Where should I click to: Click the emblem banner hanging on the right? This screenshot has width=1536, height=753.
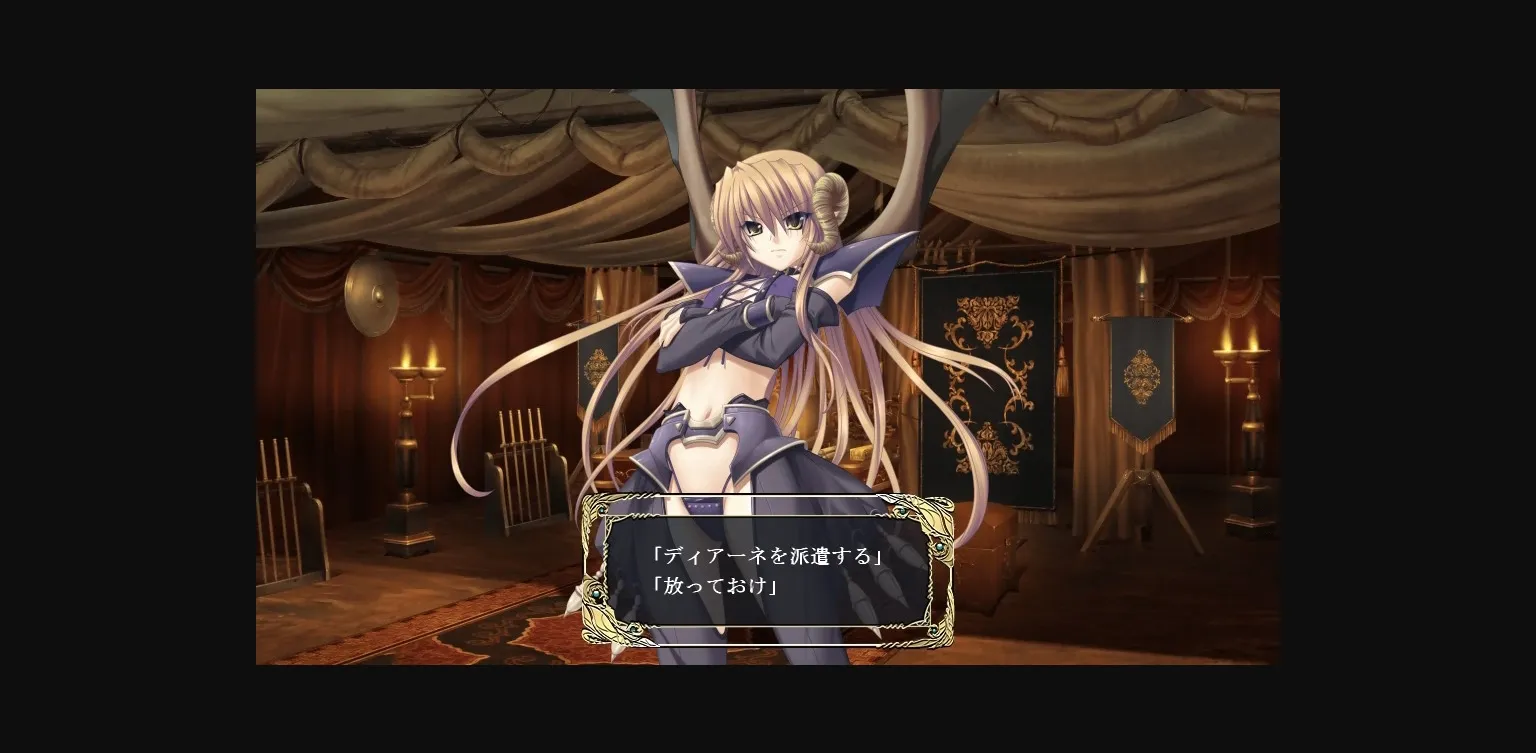[1140, 375]
